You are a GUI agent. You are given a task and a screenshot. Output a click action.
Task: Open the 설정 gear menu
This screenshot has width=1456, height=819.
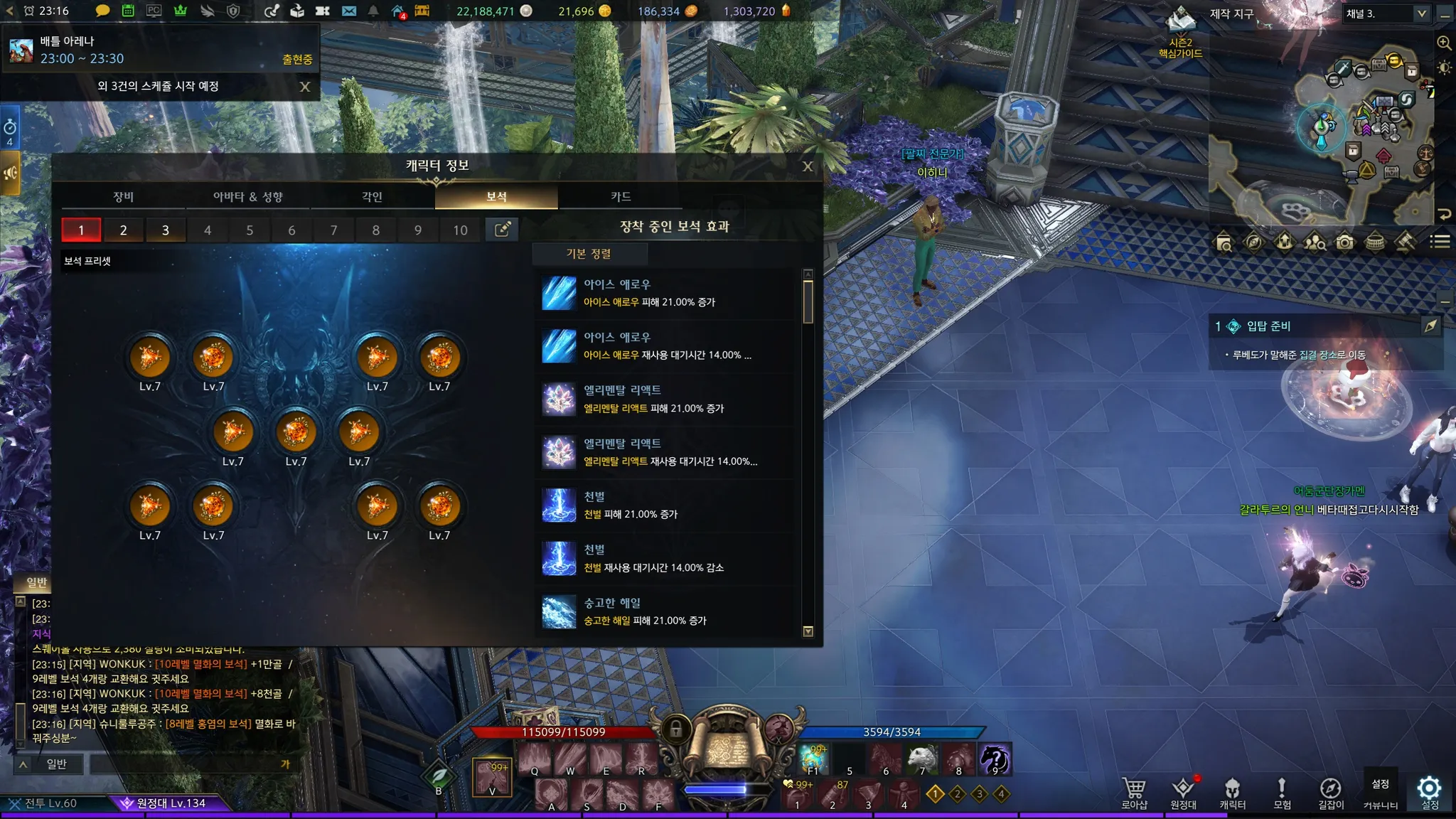[x=1429, y=791]
